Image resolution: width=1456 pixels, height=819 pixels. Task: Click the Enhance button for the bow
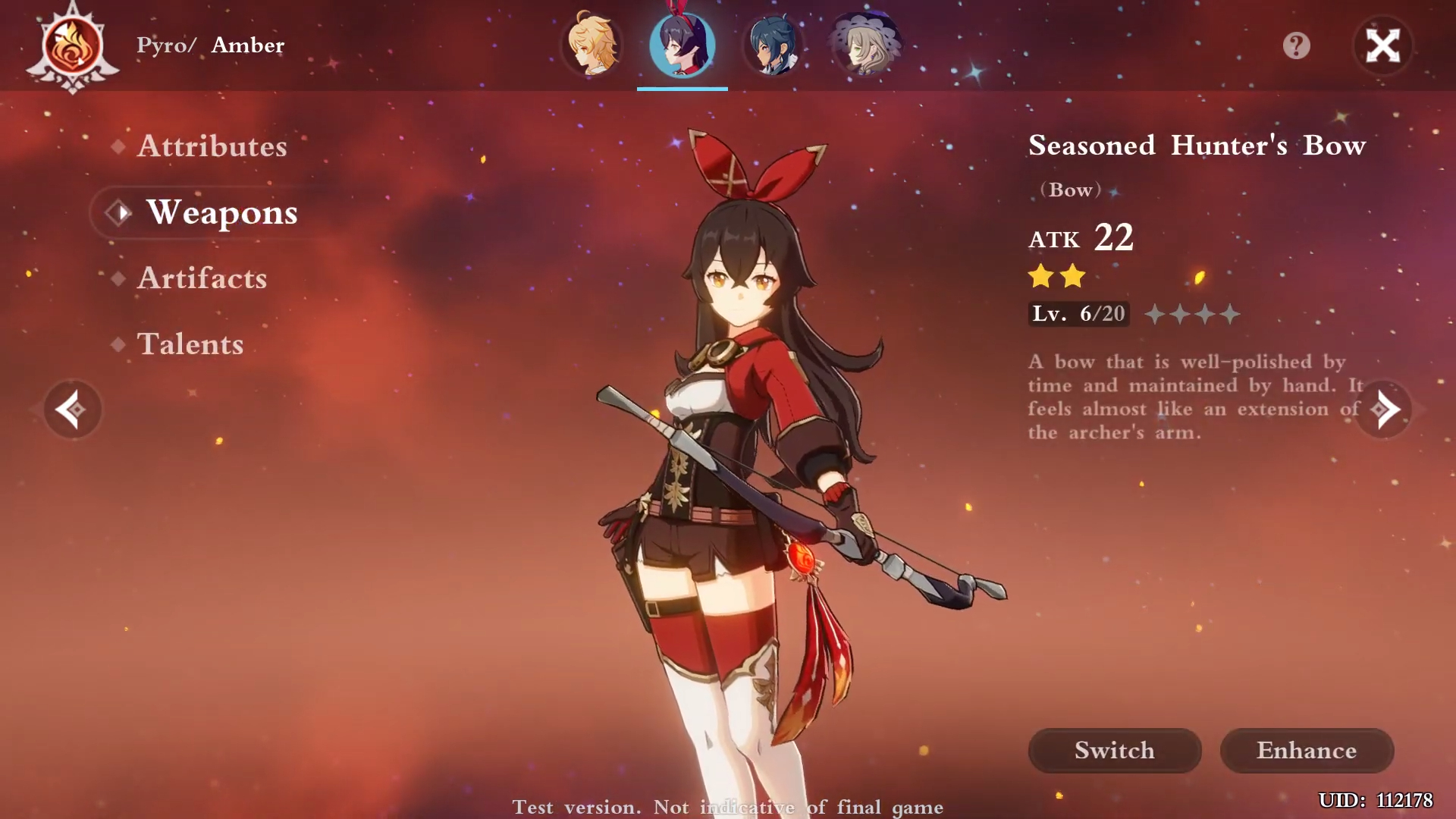tap(1307, 750)
